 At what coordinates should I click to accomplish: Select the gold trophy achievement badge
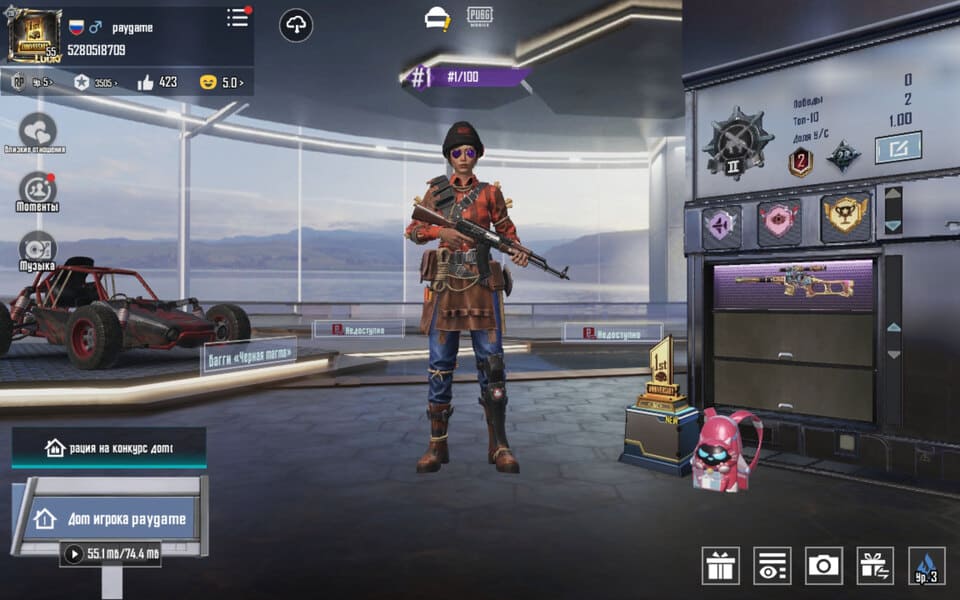click(845, 217)
